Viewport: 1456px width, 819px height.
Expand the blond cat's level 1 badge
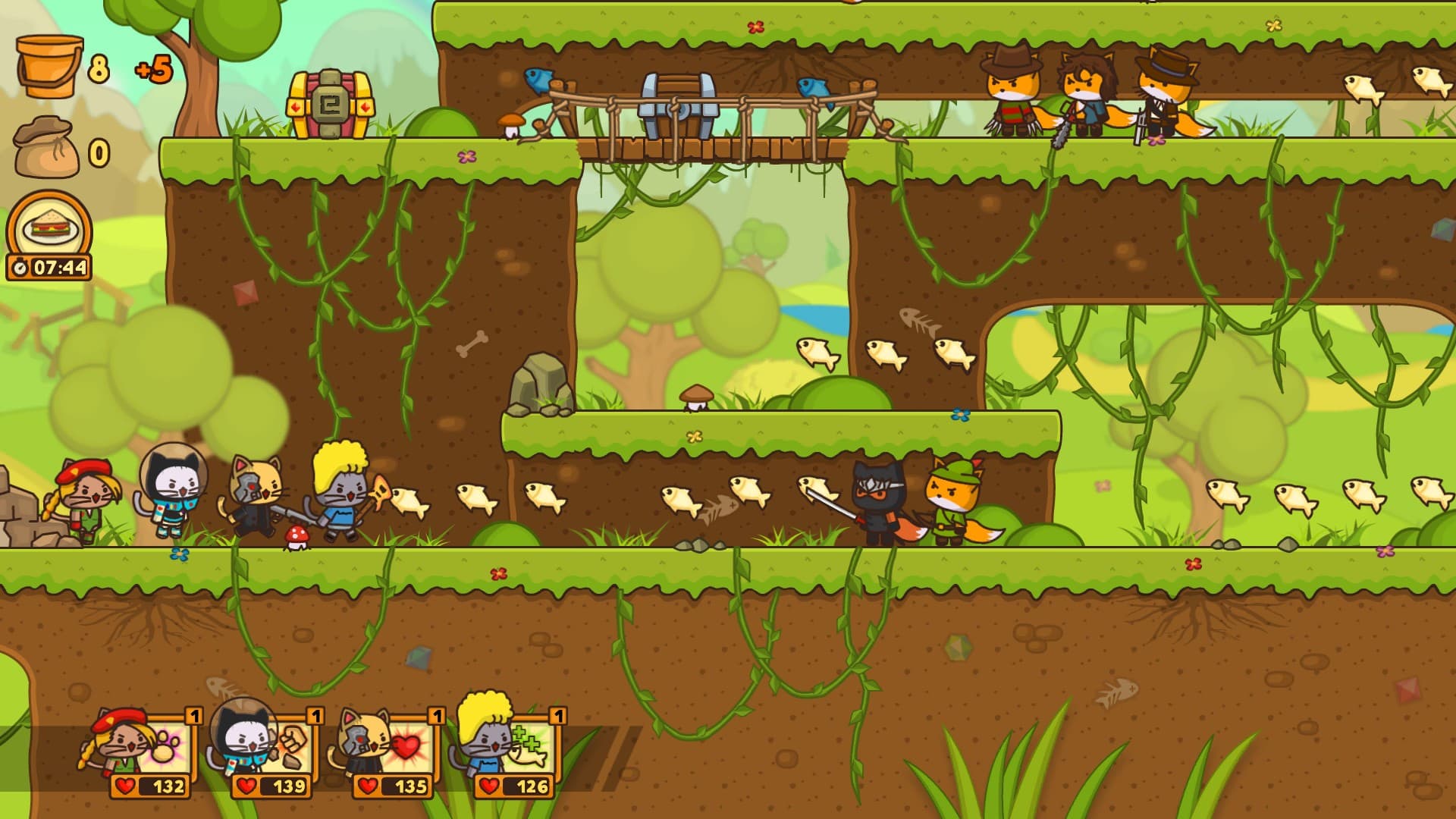558,716
